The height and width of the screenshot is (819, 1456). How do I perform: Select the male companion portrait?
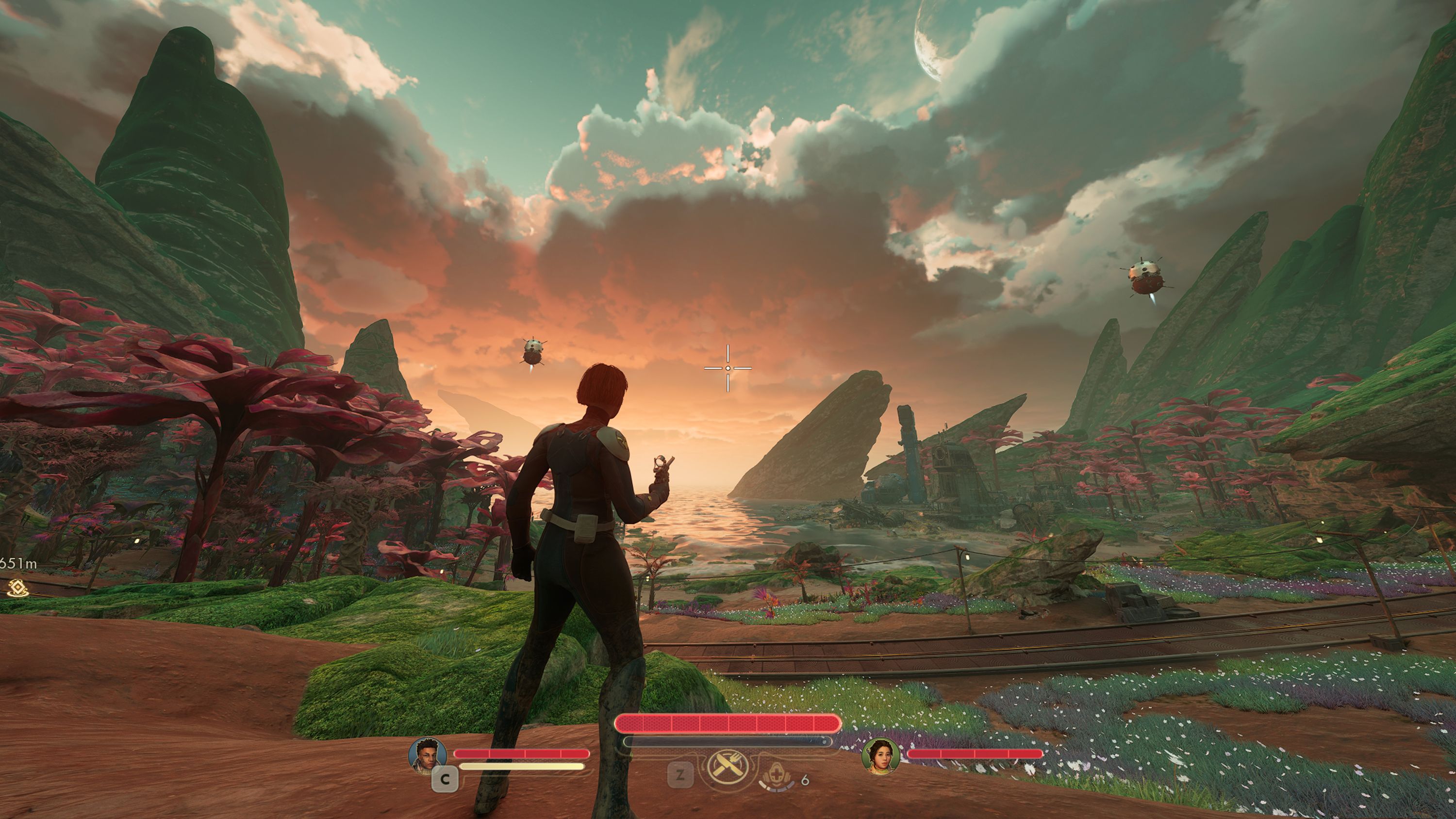pos(427,754)
